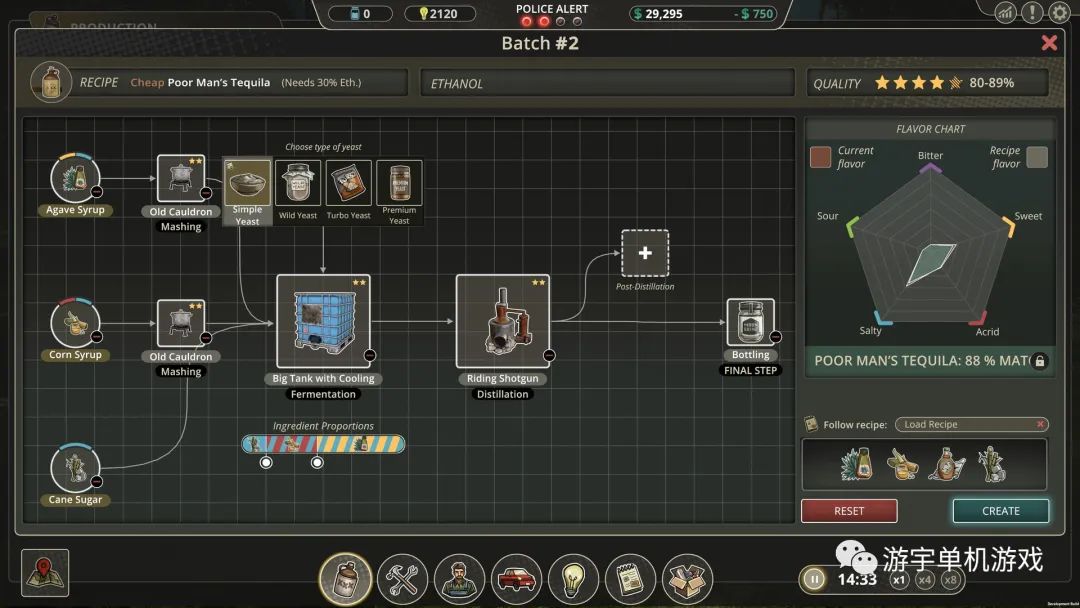Screen dimensions: 1080x608
Task: Close the Batch #2 window
Action: (x=1049, y=43)
